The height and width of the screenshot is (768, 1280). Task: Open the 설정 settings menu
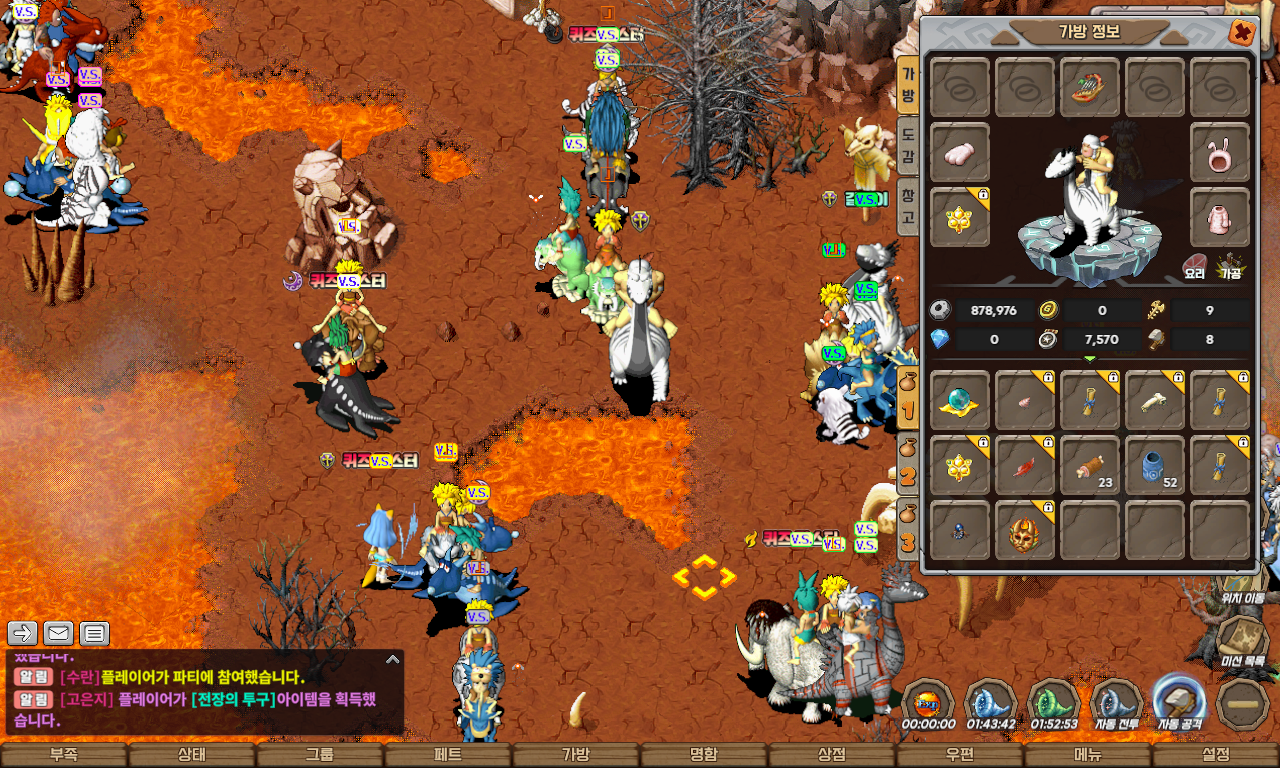(x=1216, y=755)
